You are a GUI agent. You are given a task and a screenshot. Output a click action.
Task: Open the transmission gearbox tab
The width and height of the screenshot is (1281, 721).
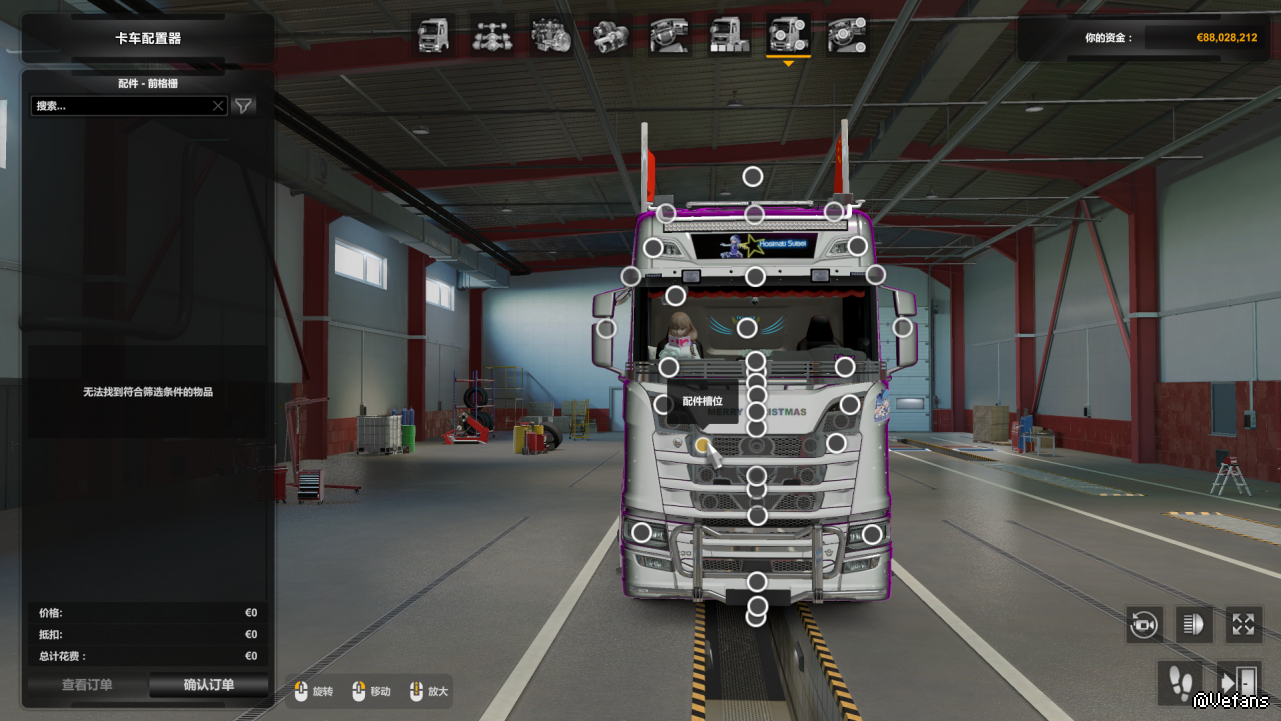610,36
